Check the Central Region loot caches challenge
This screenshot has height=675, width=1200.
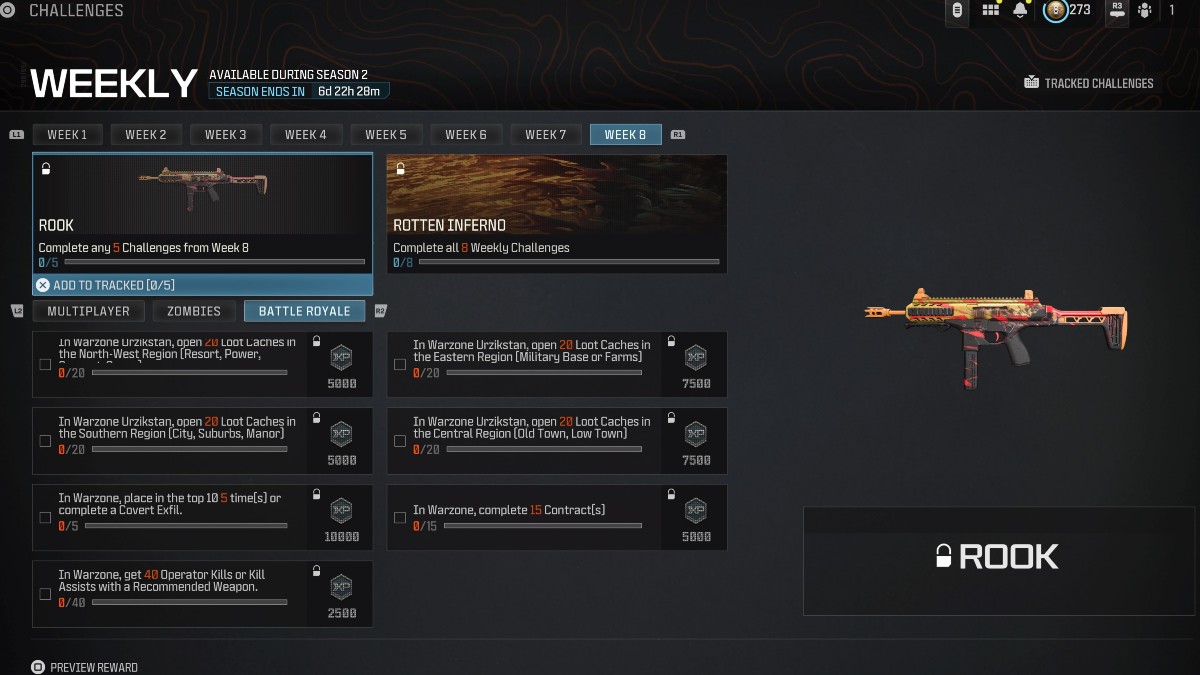point(400,441)
